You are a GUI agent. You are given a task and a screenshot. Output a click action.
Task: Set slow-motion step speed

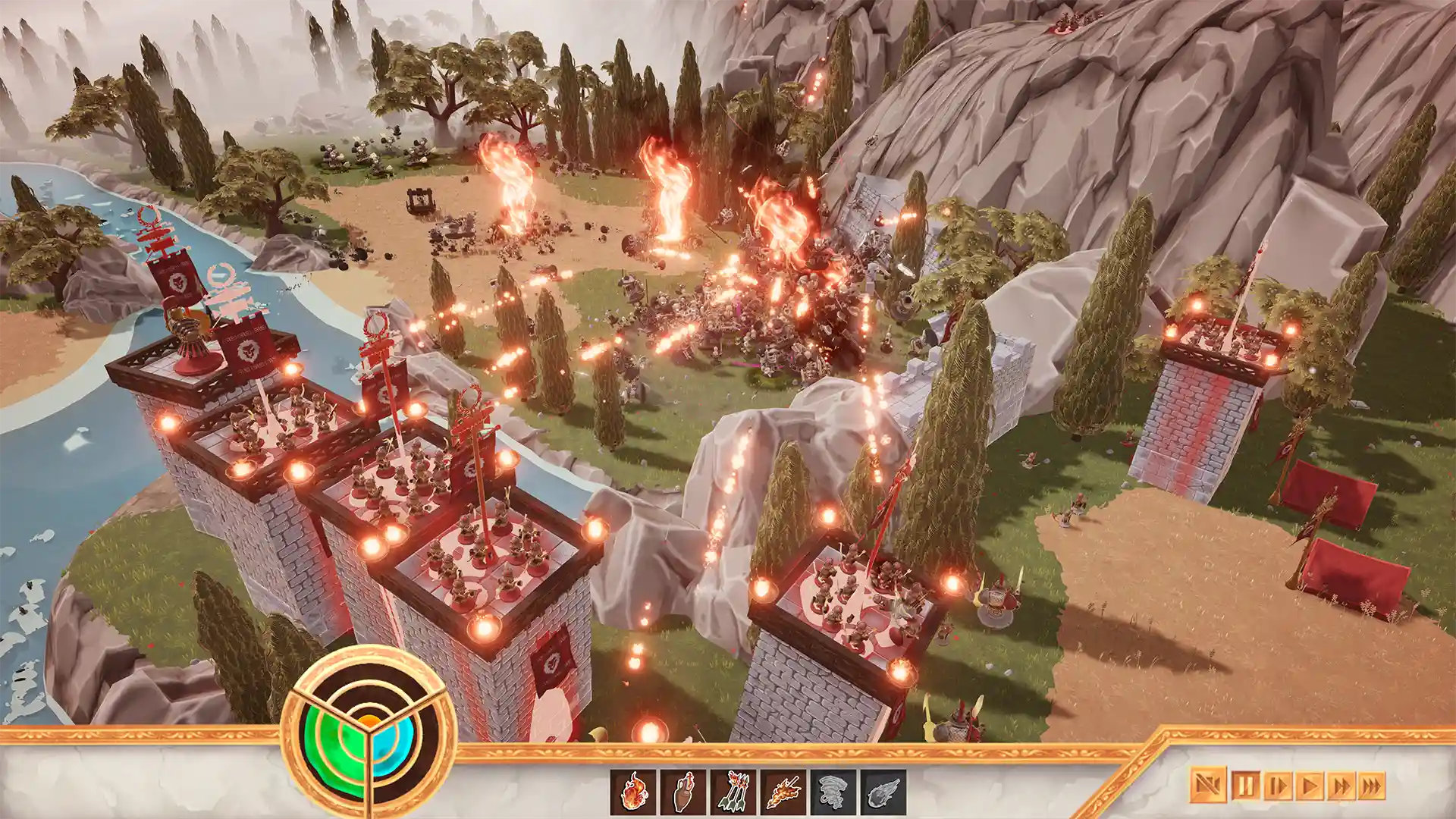pos(1277,786)
